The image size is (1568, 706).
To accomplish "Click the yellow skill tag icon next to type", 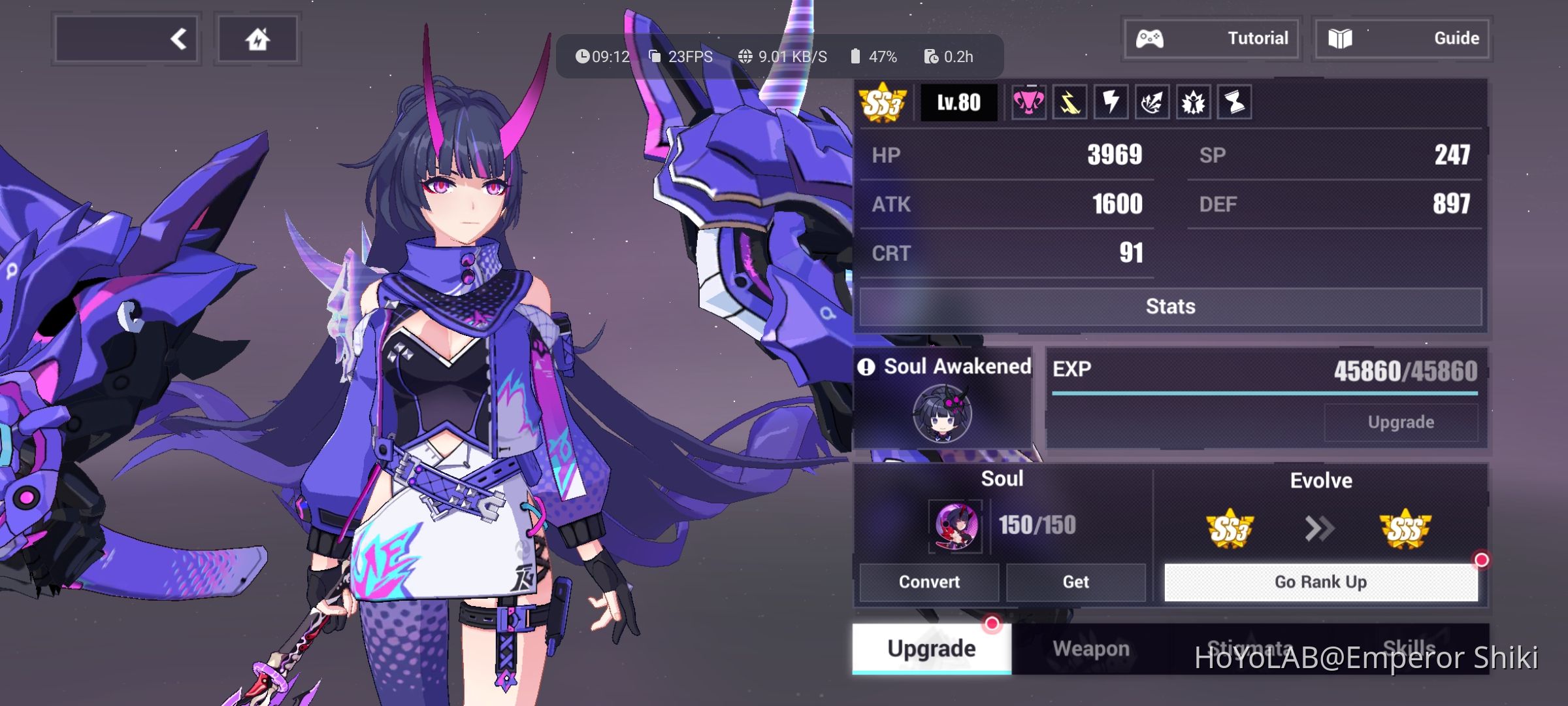I will coord(1071,103).
